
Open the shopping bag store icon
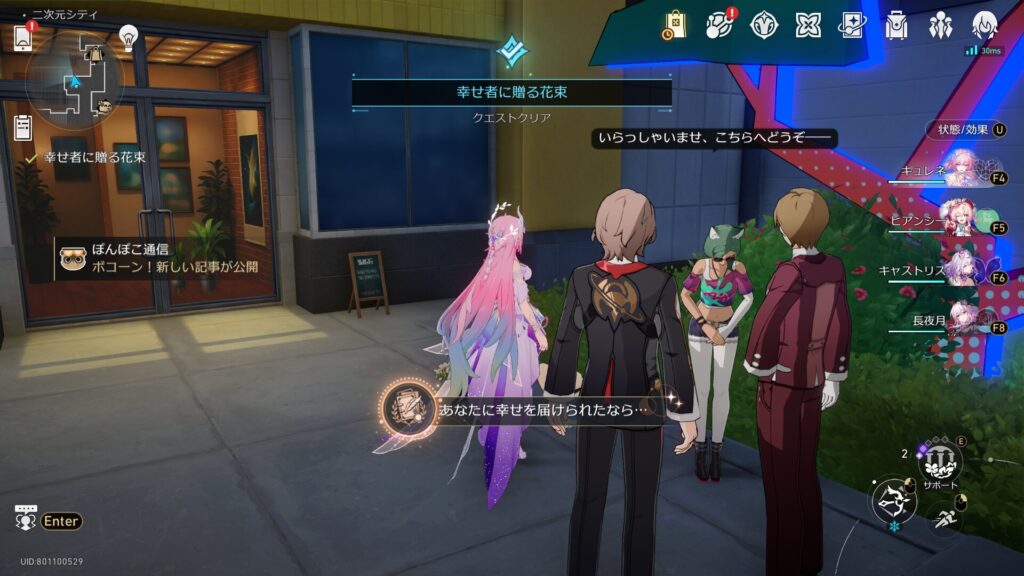675,24
